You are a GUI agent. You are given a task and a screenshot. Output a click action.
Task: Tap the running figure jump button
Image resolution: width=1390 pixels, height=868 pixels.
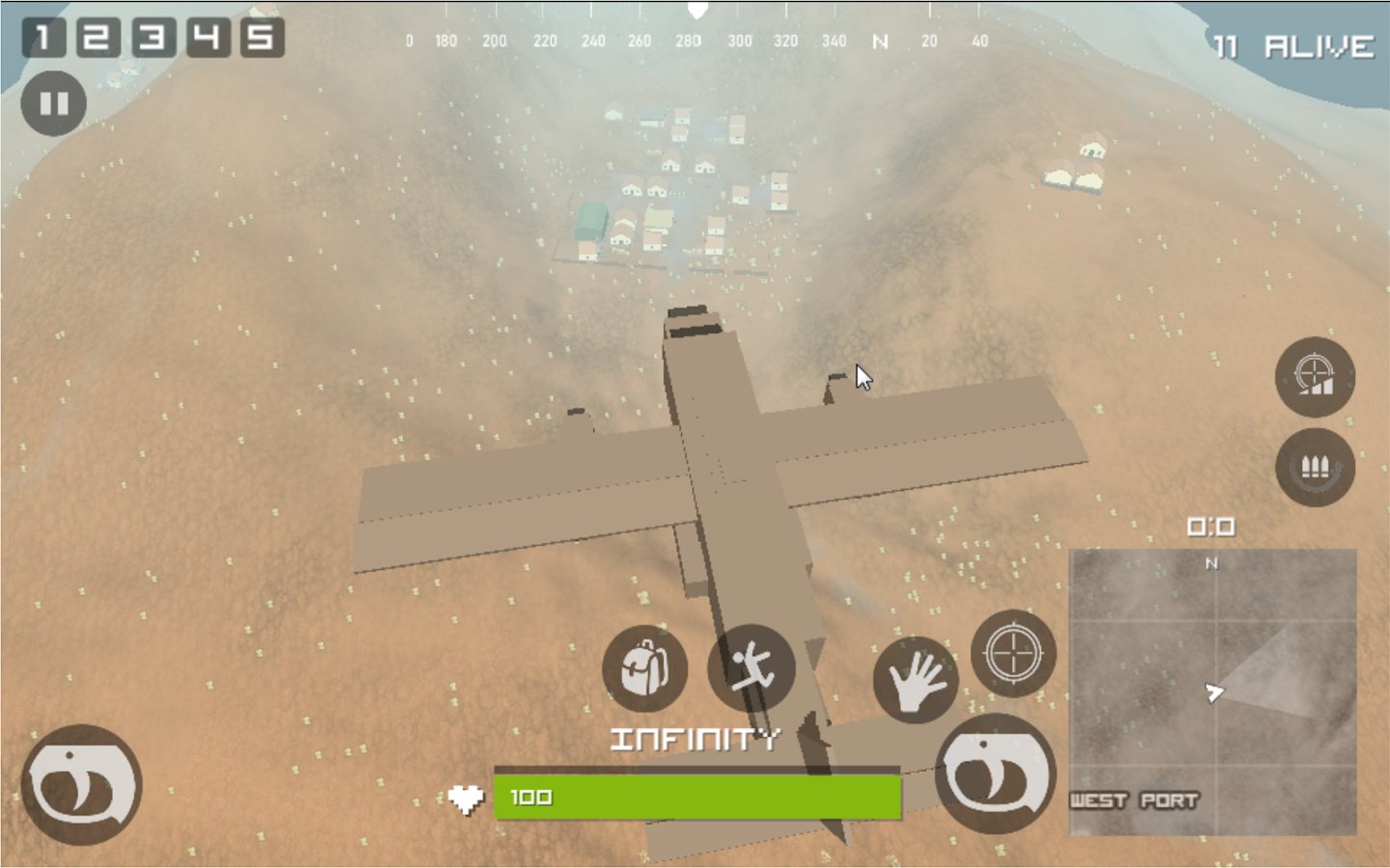click(750, 667)
